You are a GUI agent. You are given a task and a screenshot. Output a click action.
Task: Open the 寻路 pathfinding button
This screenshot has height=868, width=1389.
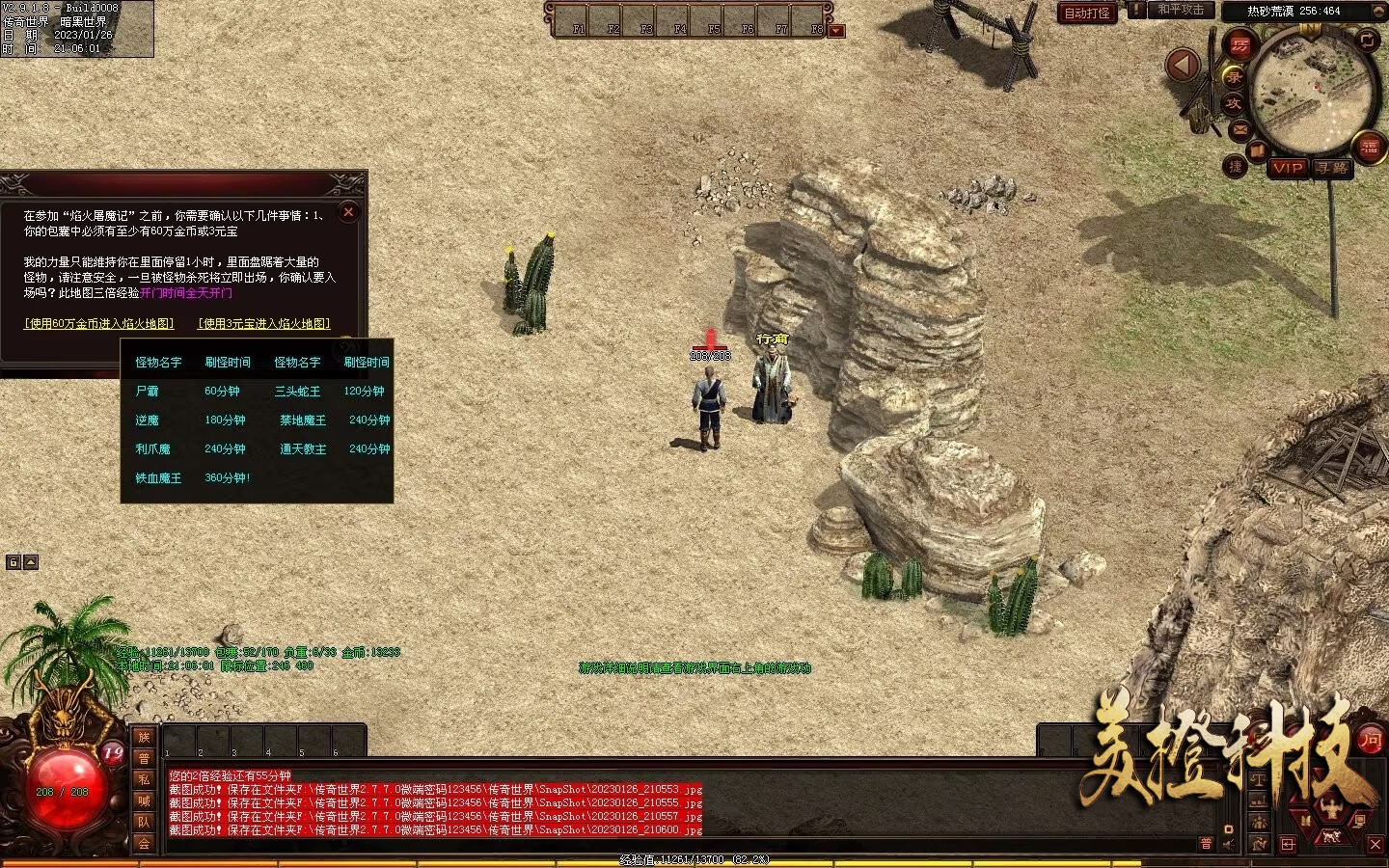point(1333,168)
